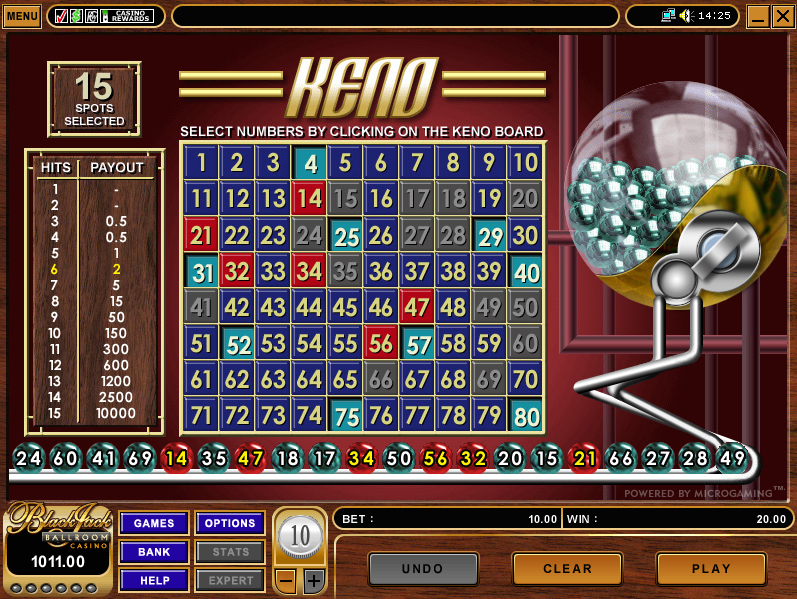This screenshot has width=797, height=599.
Task: Click the 10 coin chip
Action: [x=300, y=537]
